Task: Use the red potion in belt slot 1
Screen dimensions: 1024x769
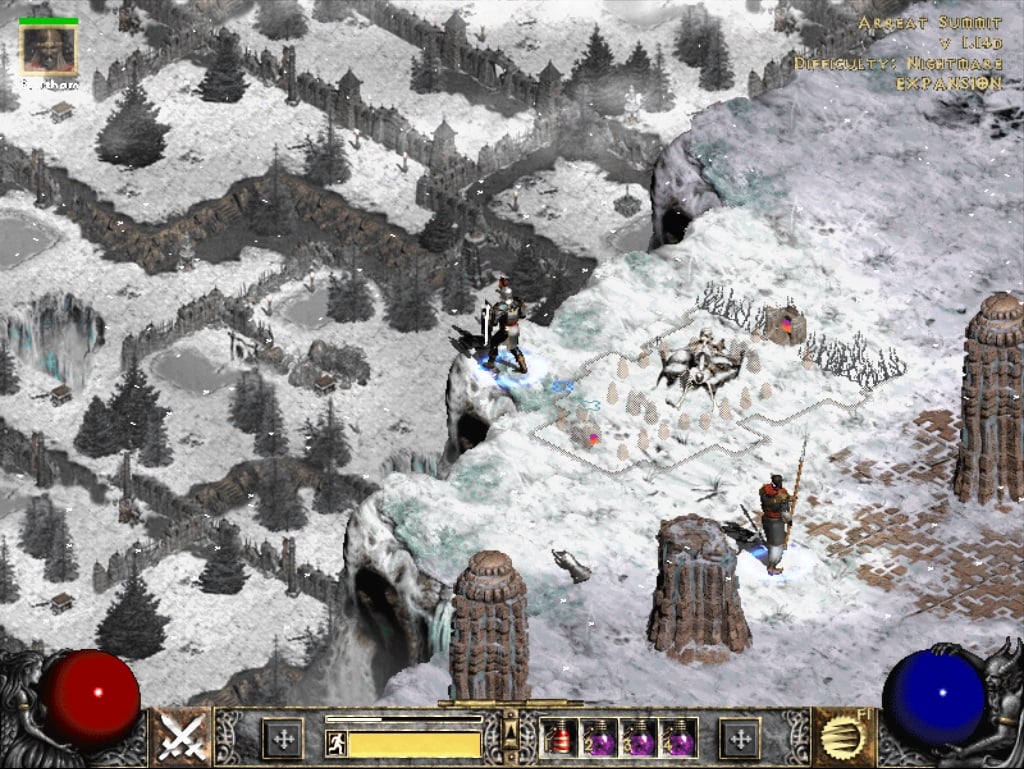Action: pyautogui.click(x=559, y=739)
